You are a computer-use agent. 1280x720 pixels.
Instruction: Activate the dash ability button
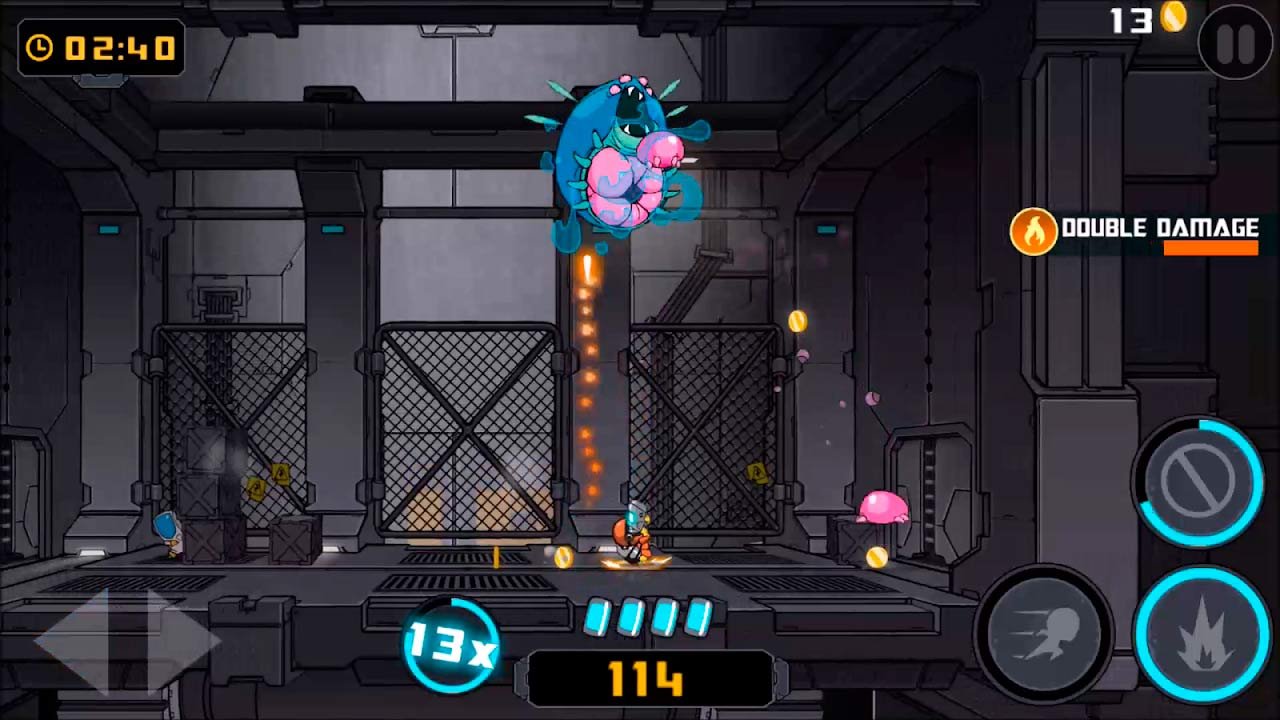tap(1044, 632)
